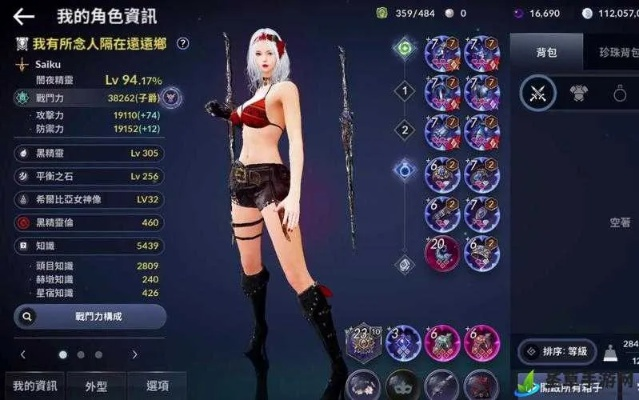639x400 pixels.
Task: Choose equipment preset number 1
Action: pos(405,91)
